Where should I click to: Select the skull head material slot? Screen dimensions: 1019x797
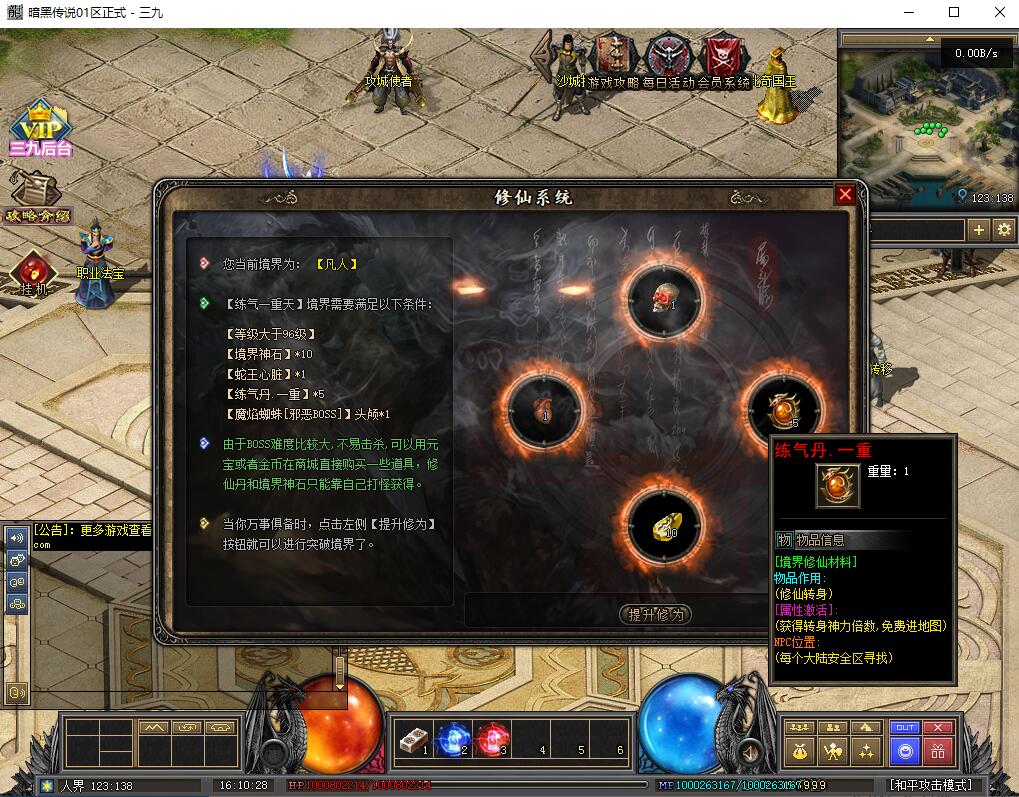[663, 297]
